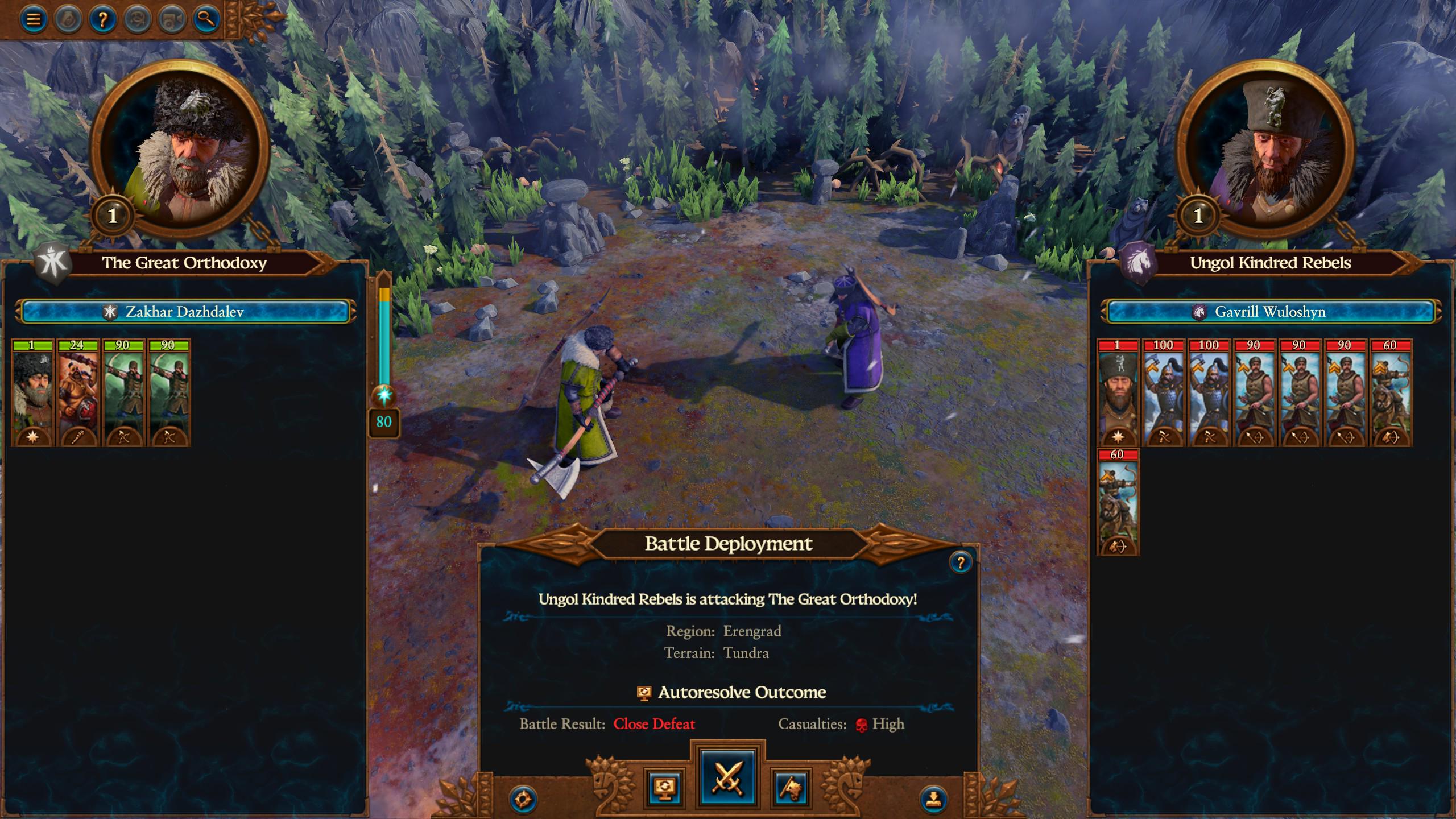This screenshot has height=819, width=1456.
Task: Click Gavrill Wuloshyn's circular portrait
Action: pos(1276,144)
